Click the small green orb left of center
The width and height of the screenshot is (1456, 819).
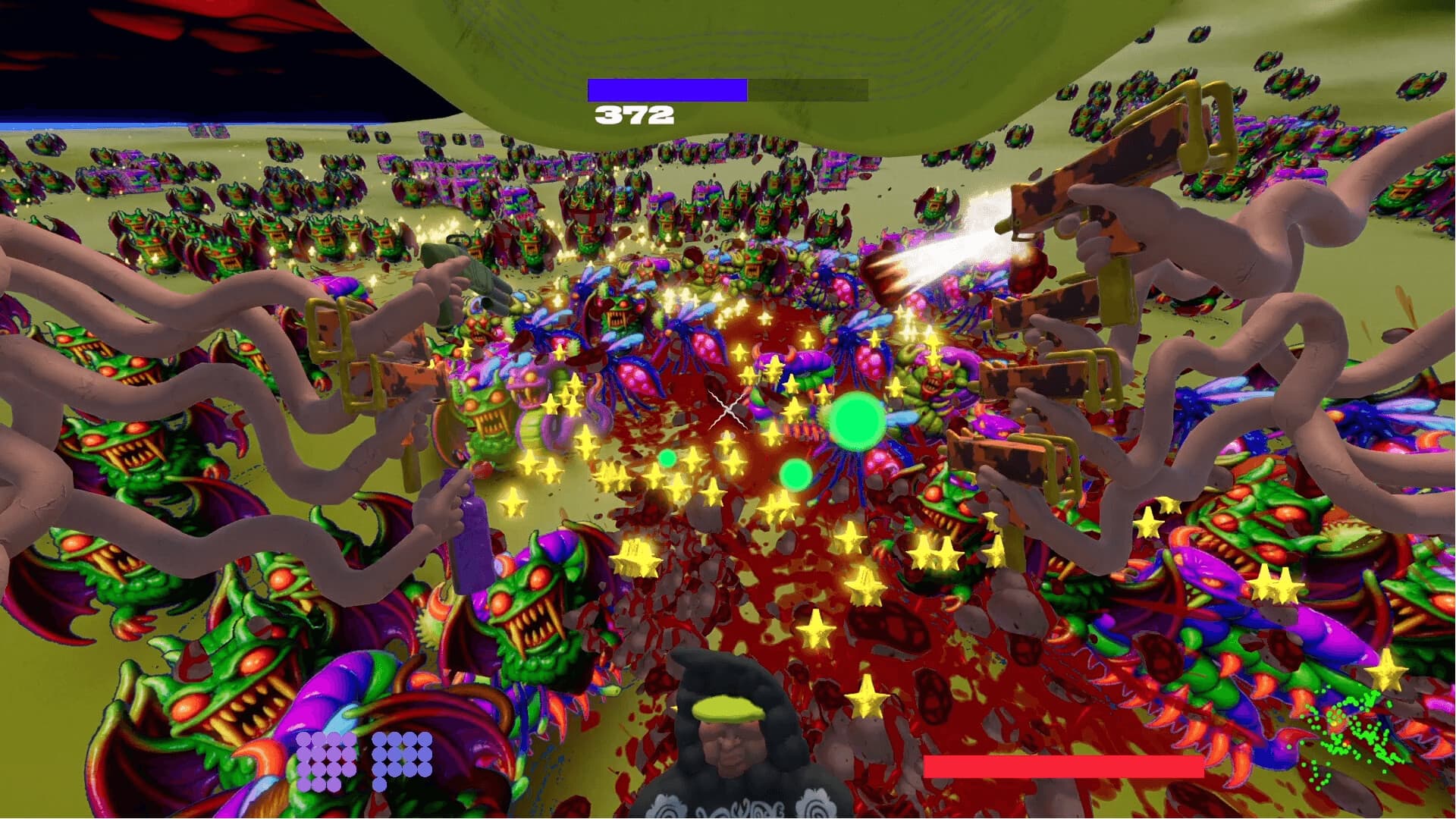pyautogui.click(x=668, y=458)
